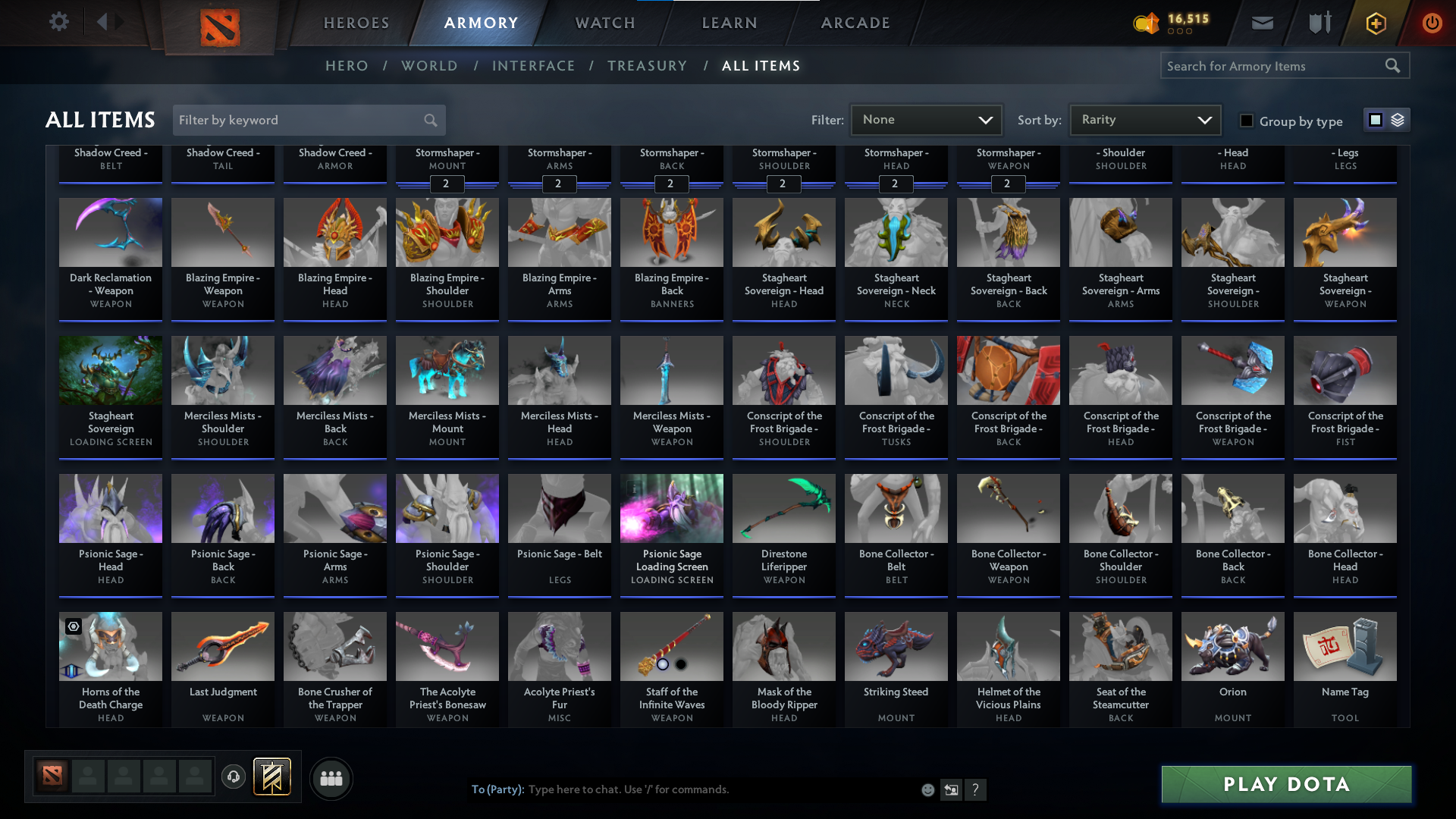Viewport: 1456px width, 819px height.
Task: Open the friends list people icon
Action: [x=330, y=778]
